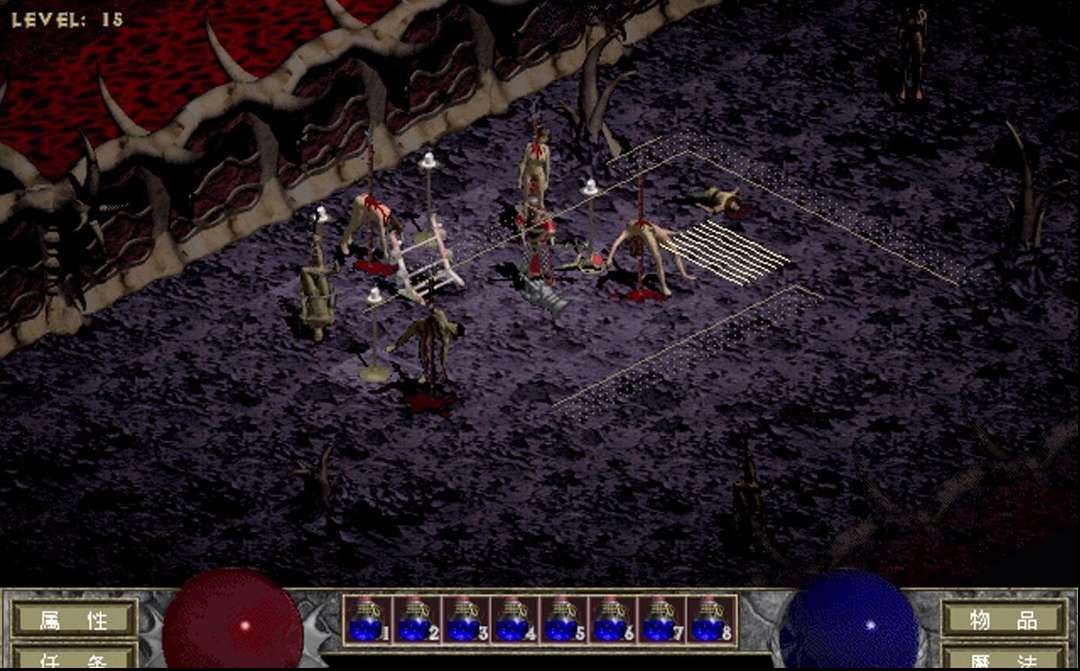Drink the blue potion in belt slot 3
This screenshot has width=1080, height=671.
coord(464,619)
